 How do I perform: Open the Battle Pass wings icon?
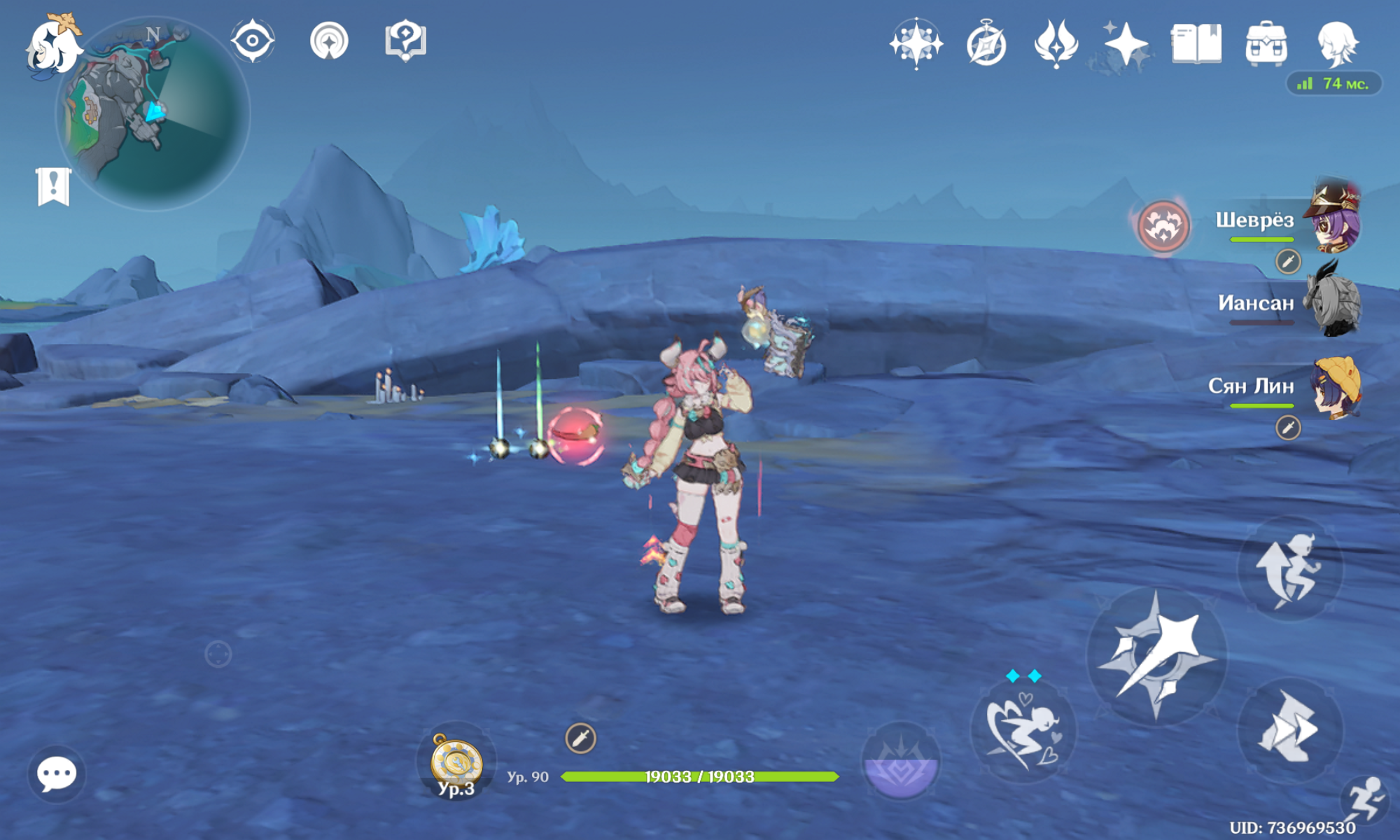(1056, 44)
